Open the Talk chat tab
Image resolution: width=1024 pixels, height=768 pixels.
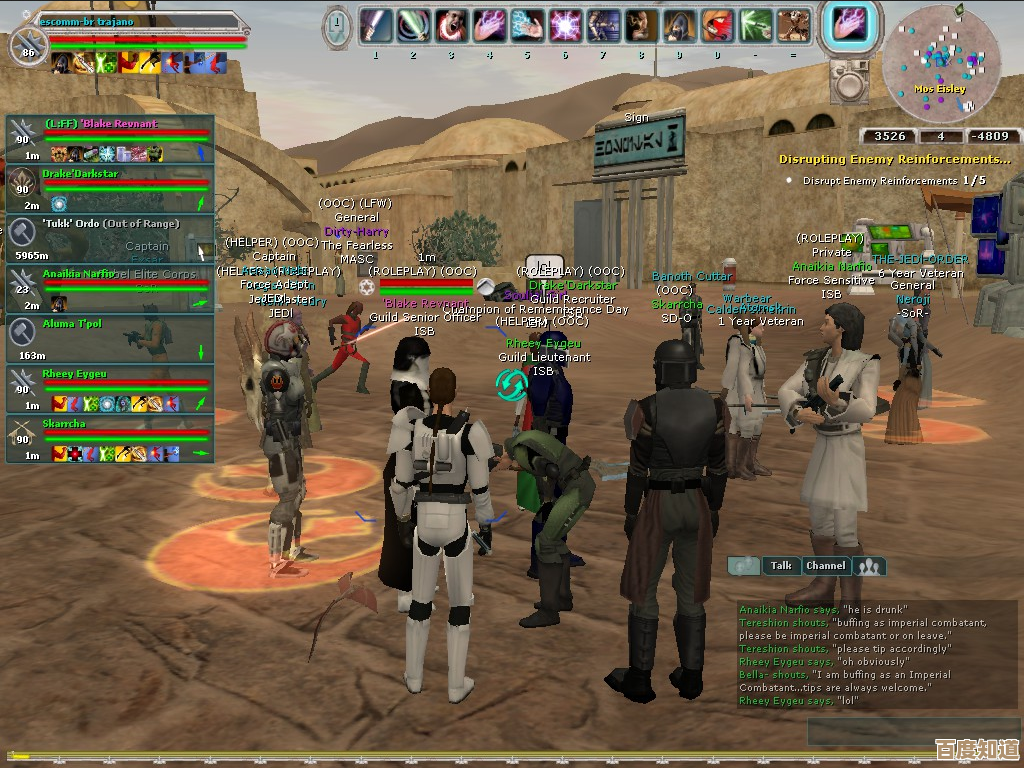click(781, 566)
